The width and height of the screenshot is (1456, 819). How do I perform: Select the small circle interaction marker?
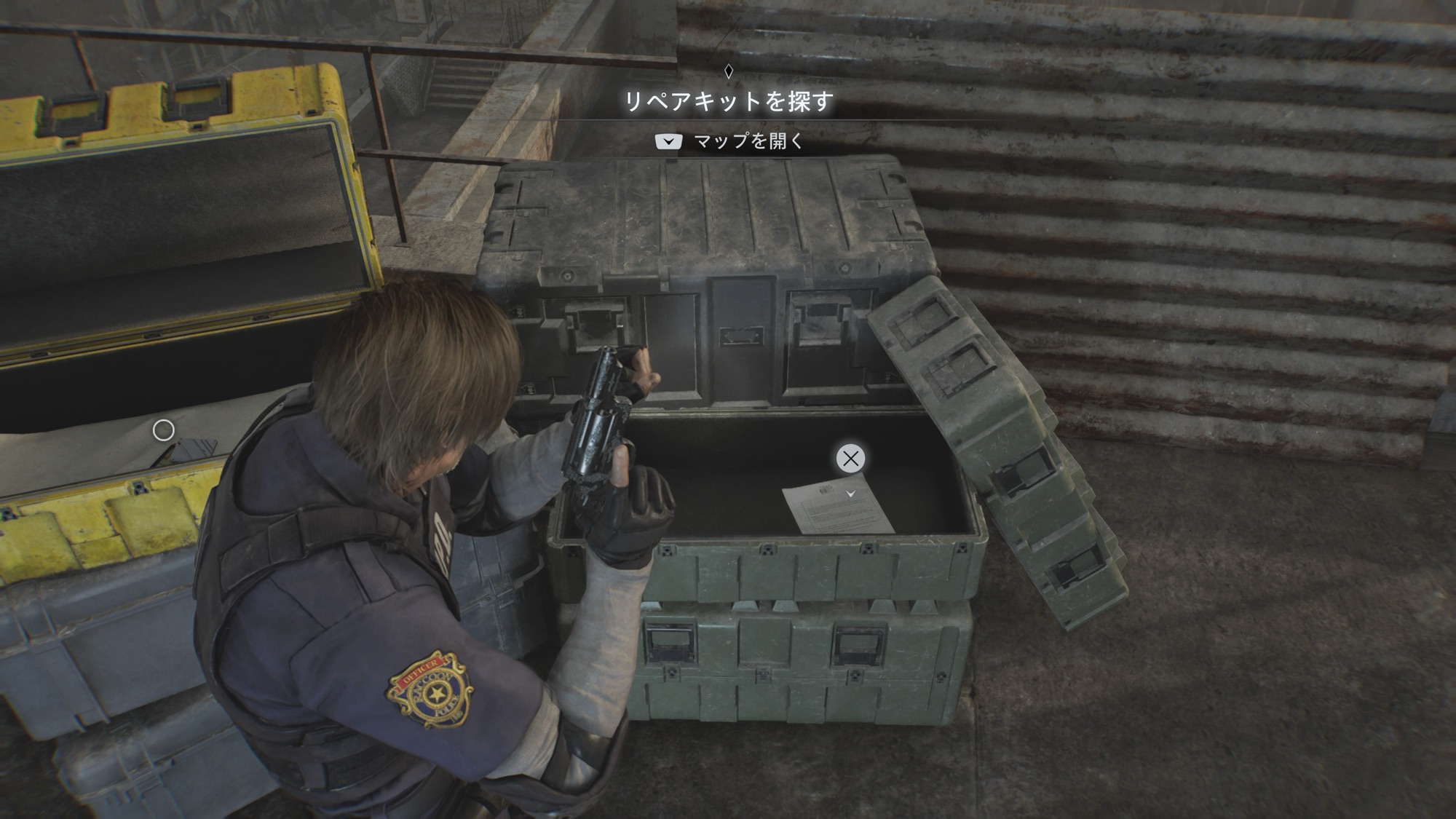tap(163, 430)
